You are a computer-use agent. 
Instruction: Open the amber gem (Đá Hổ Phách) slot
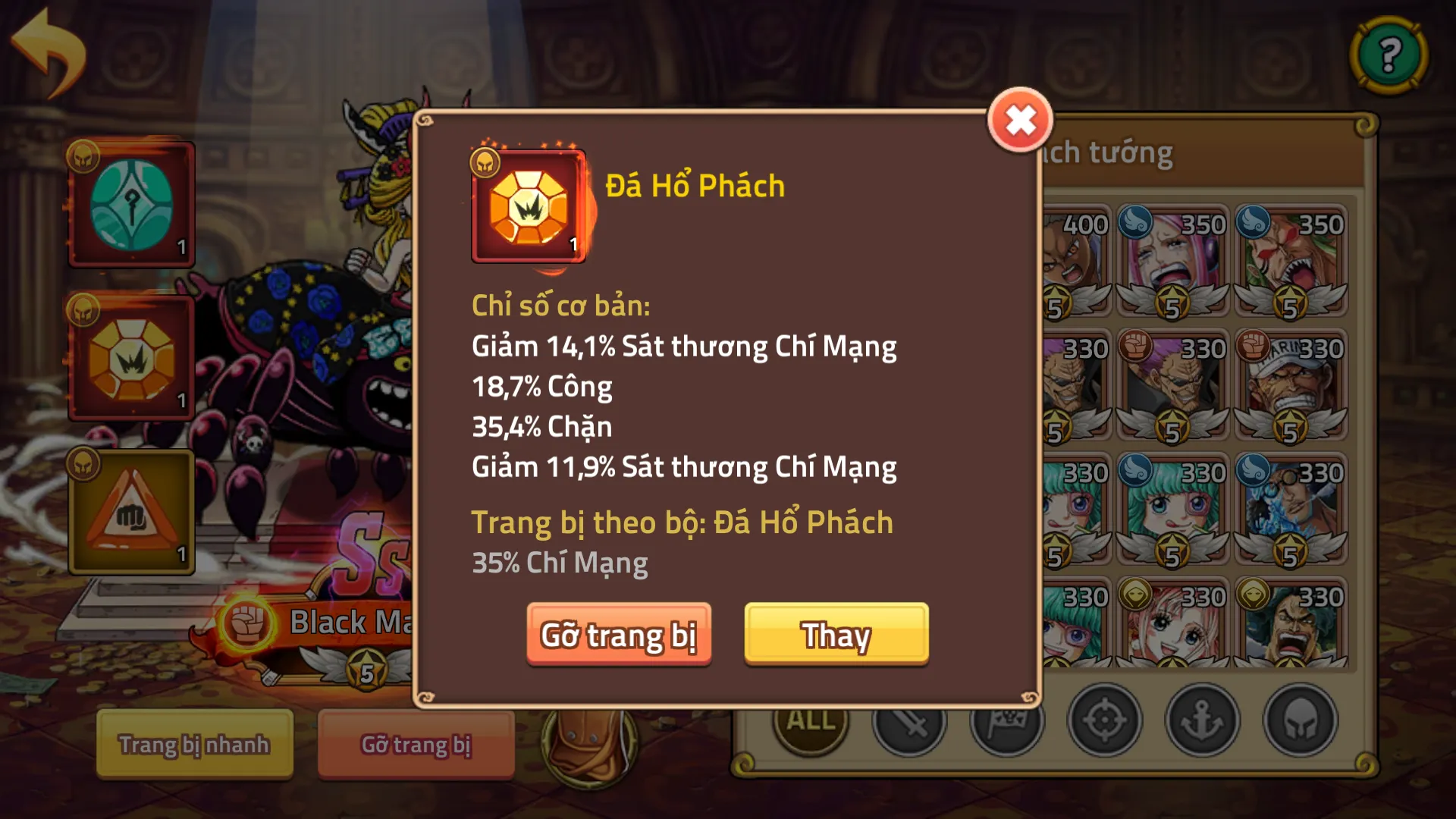click(130, 356)
